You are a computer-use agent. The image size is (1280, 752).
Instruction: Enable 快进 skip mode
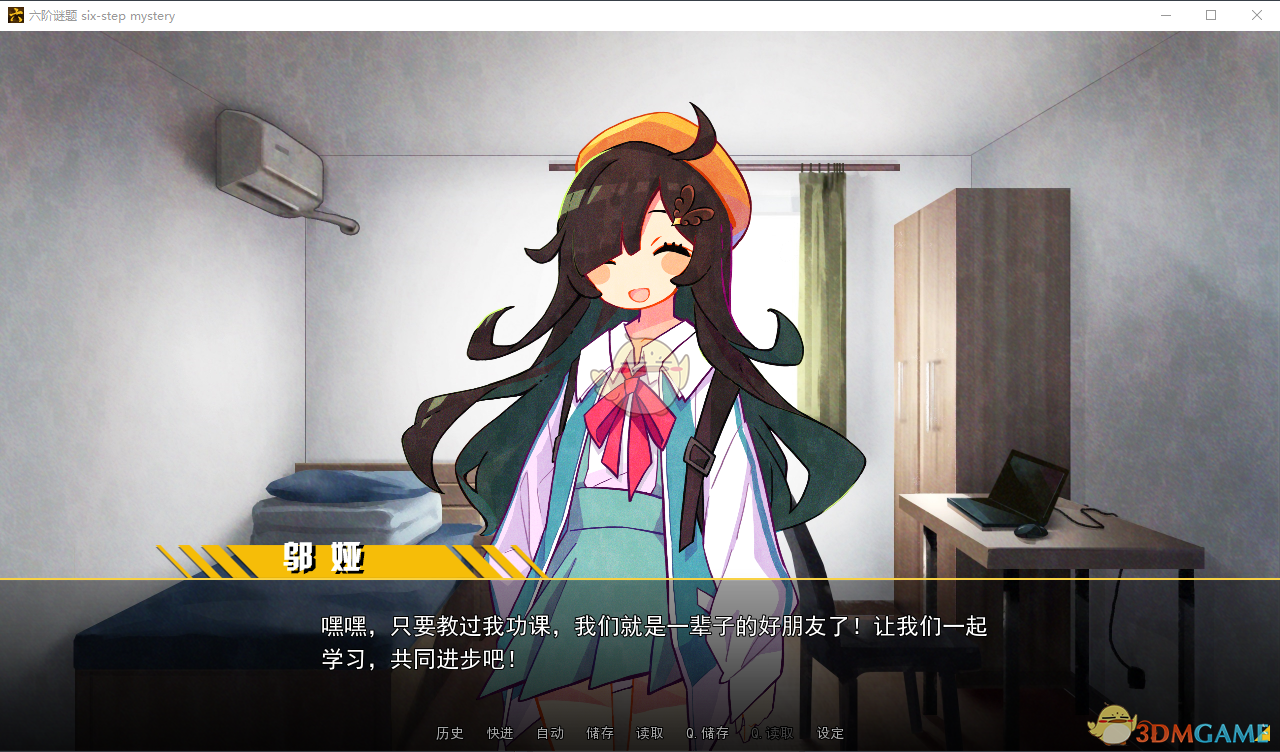[x=499, y=732]
